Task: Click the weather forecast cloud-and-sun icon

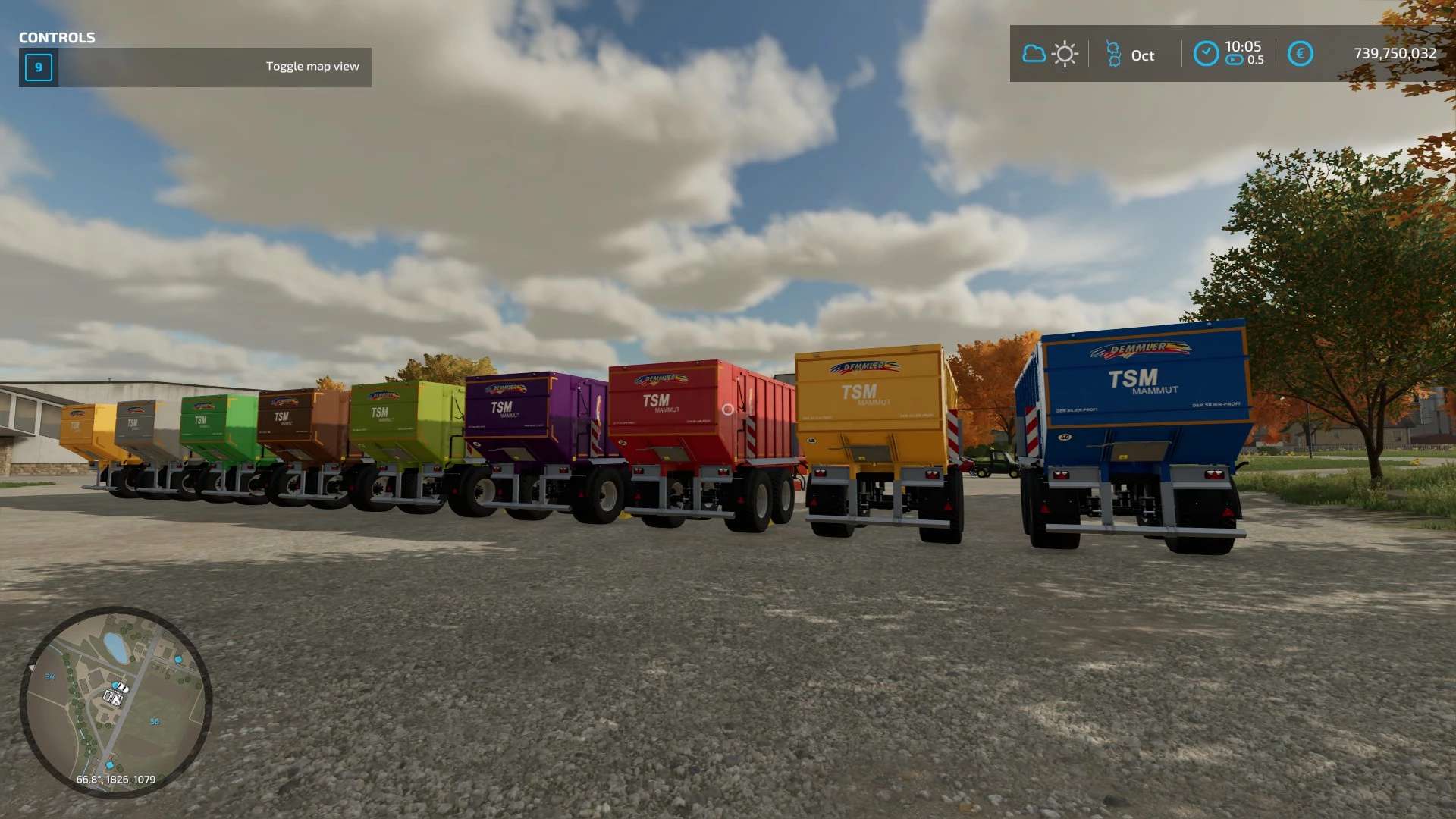Action: [x=1050, y=55]
